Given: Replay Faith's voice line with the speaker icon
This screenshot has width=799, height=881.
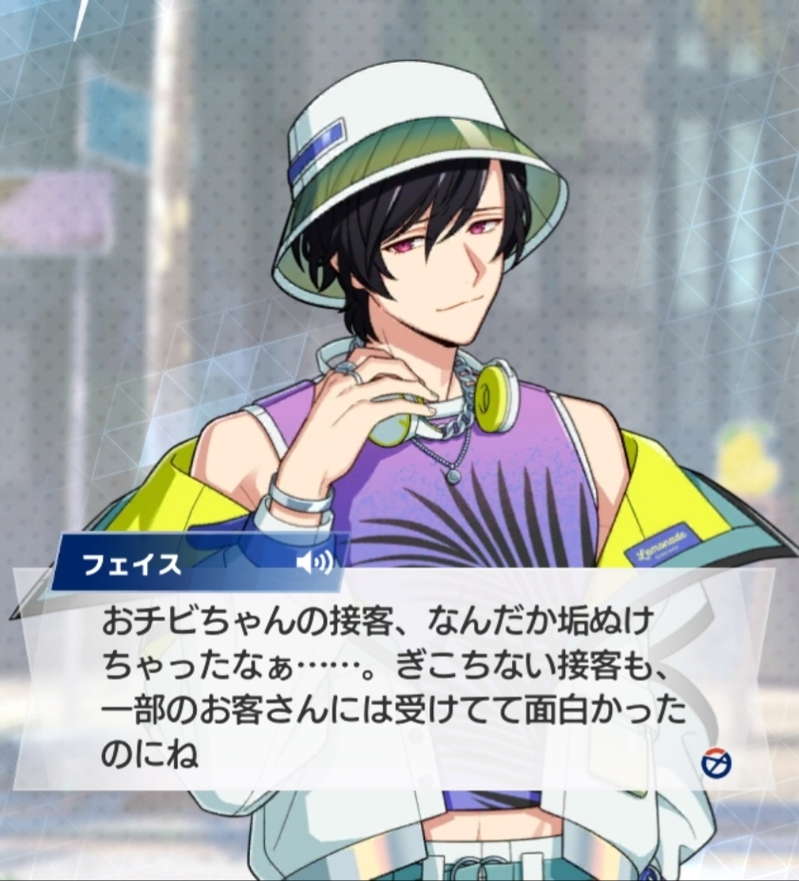Looking at the screenshot, I should pyautogui.click(x=313, y=562).
